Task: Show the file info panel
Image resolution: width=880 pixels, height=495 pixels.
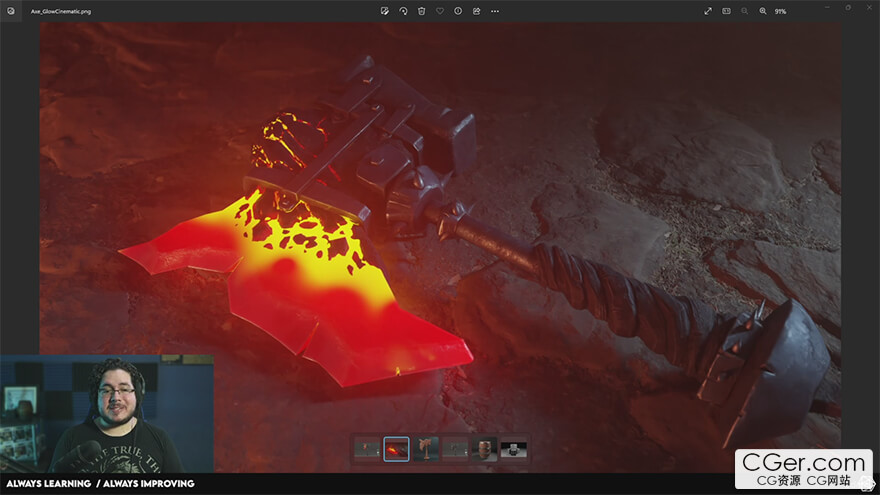Action: pos(458,11)
